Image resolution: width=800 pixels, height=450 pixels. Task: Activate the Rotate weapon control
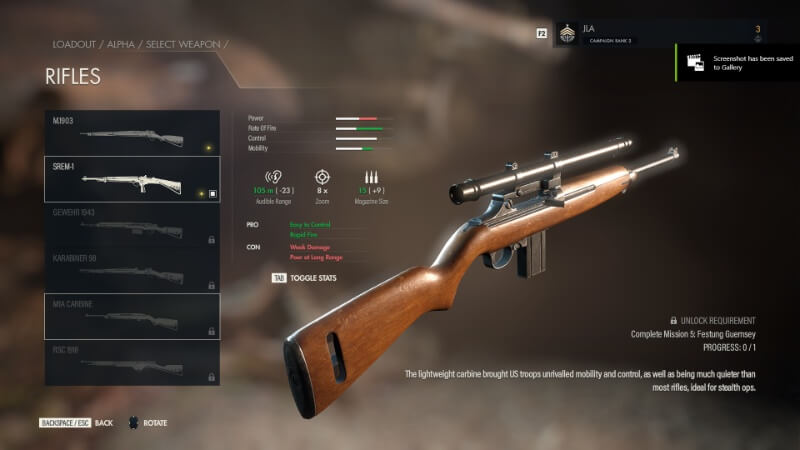point(147,423)
